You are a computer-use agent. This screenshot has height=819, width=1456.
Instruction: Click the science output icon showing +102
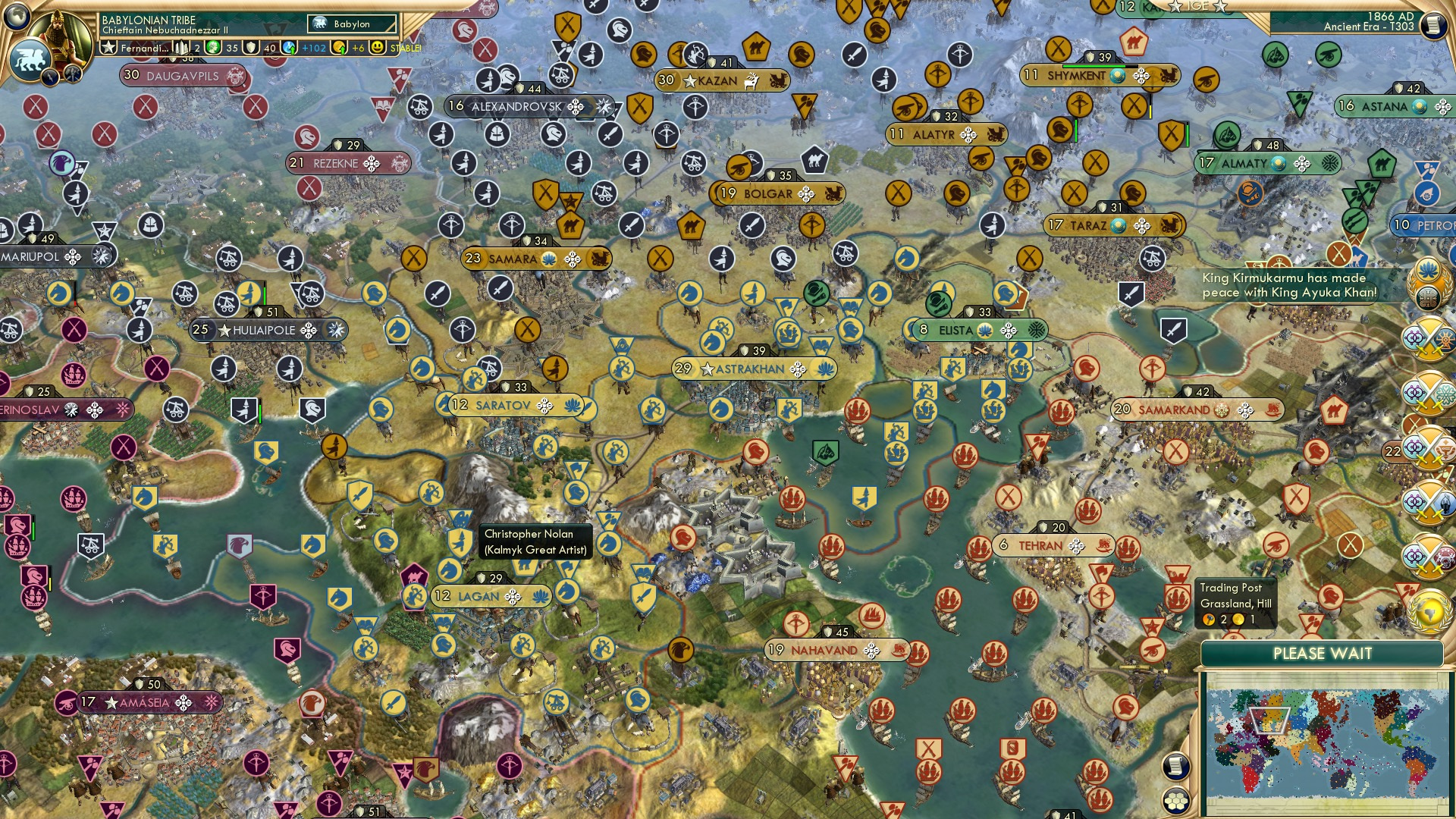(x=290, y=47)
